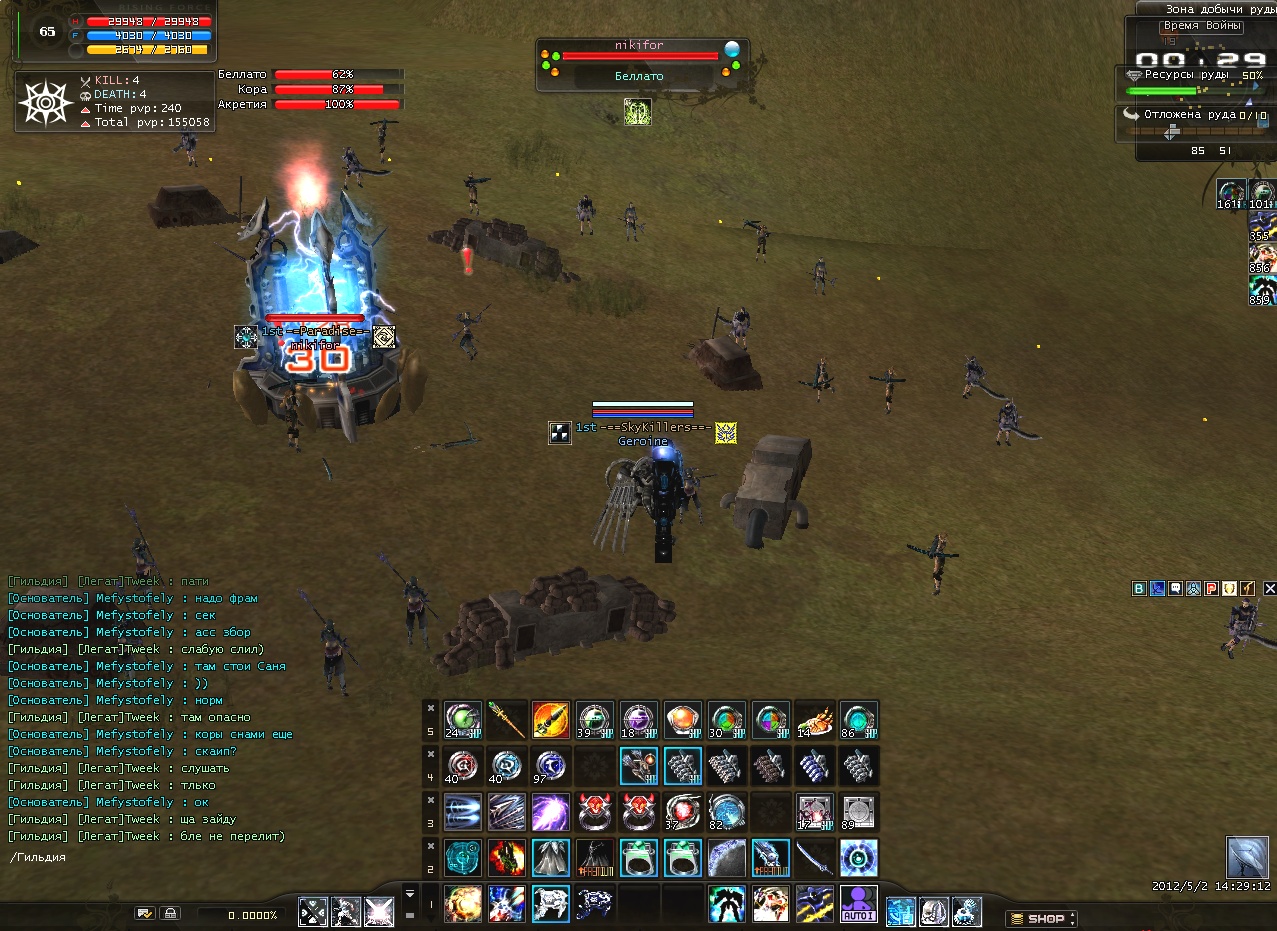Click the lock button near experience bar
Viewport: 1277px width, 931px height.
click(171, 913)
